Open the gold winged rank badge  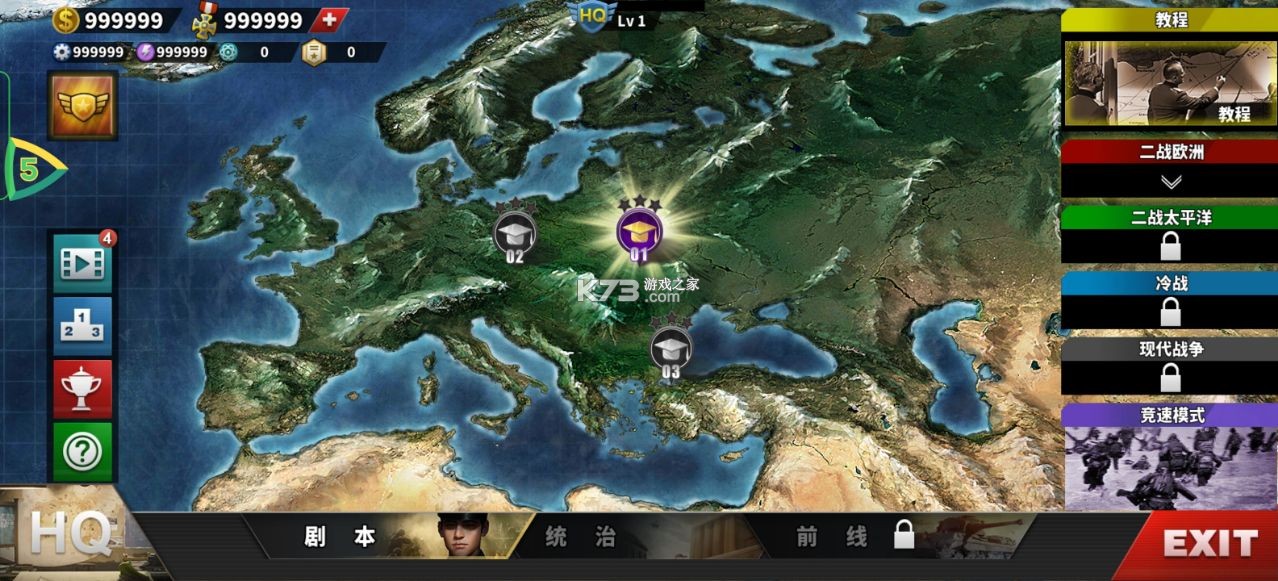[83, 104]
